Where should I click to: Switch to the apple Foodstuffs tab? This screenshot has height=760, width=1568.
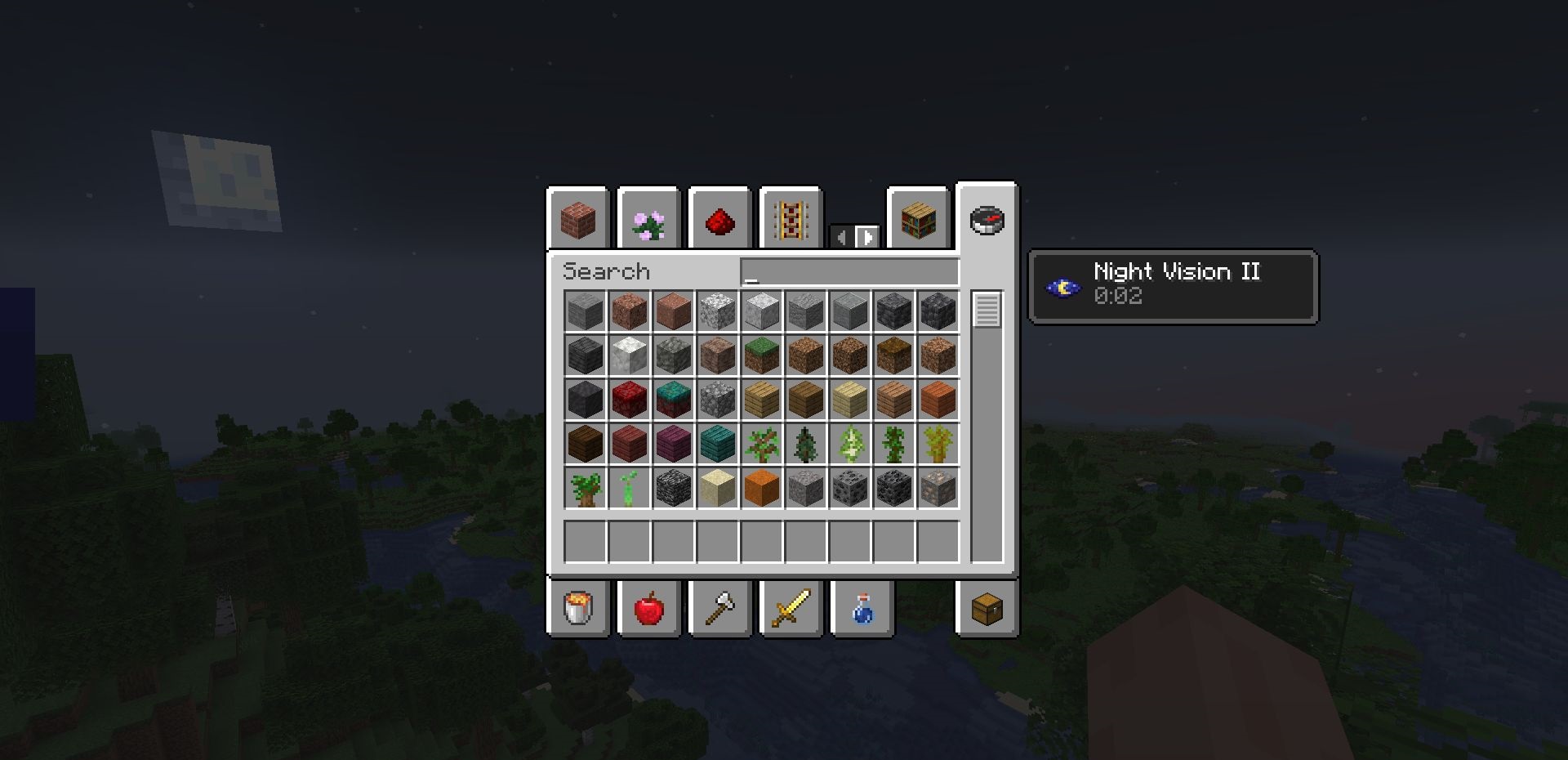coord(648,608)
